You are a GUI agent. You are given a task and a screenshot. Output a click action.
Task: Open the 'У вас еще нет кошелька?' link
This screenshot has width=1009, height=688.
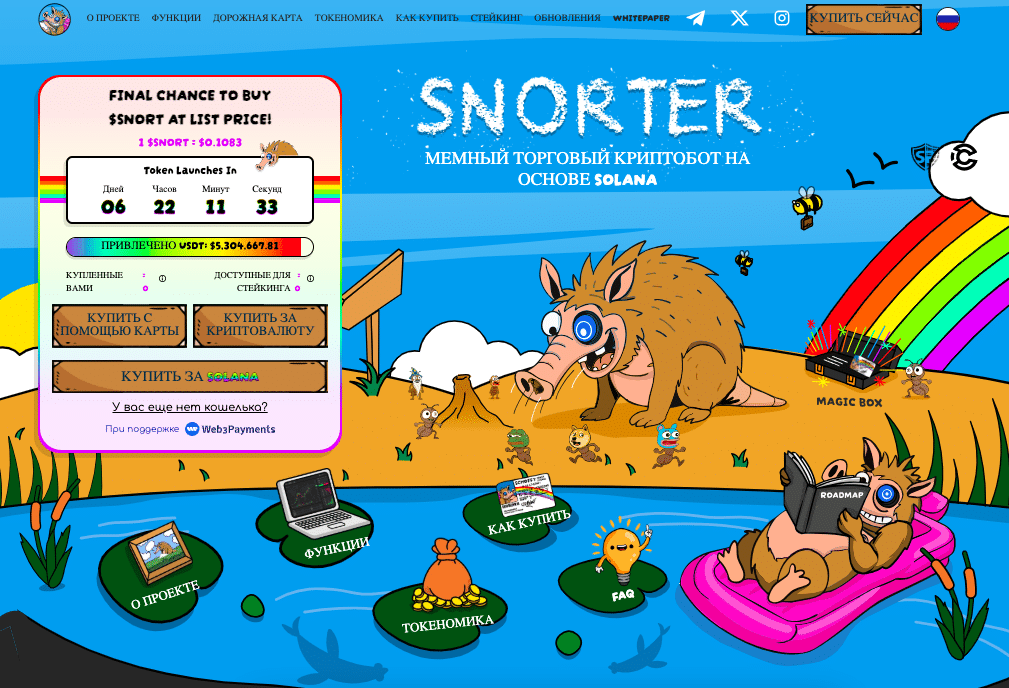(190, 407)
